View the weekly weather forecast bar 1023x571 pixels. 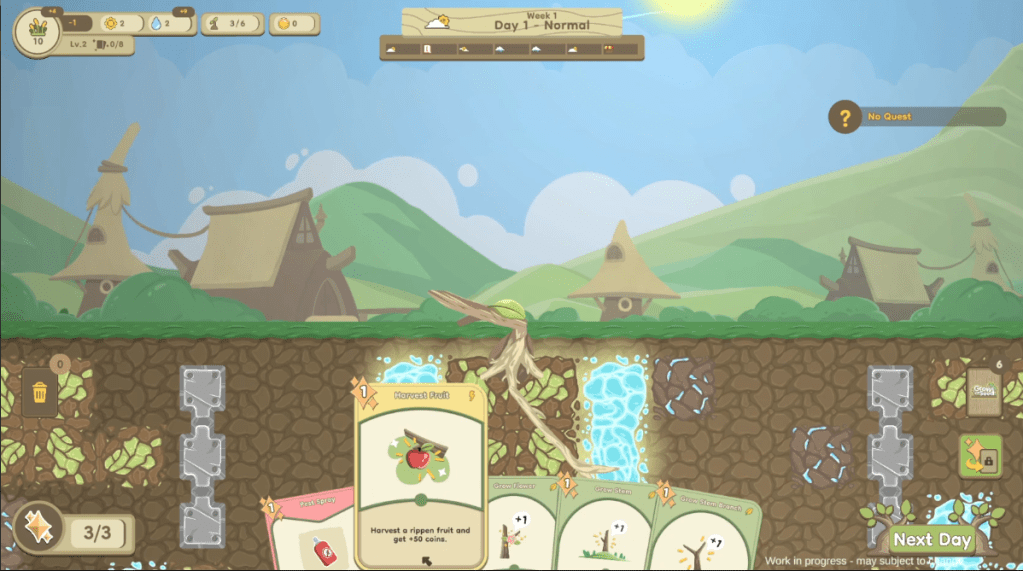(x=512, y=48)
